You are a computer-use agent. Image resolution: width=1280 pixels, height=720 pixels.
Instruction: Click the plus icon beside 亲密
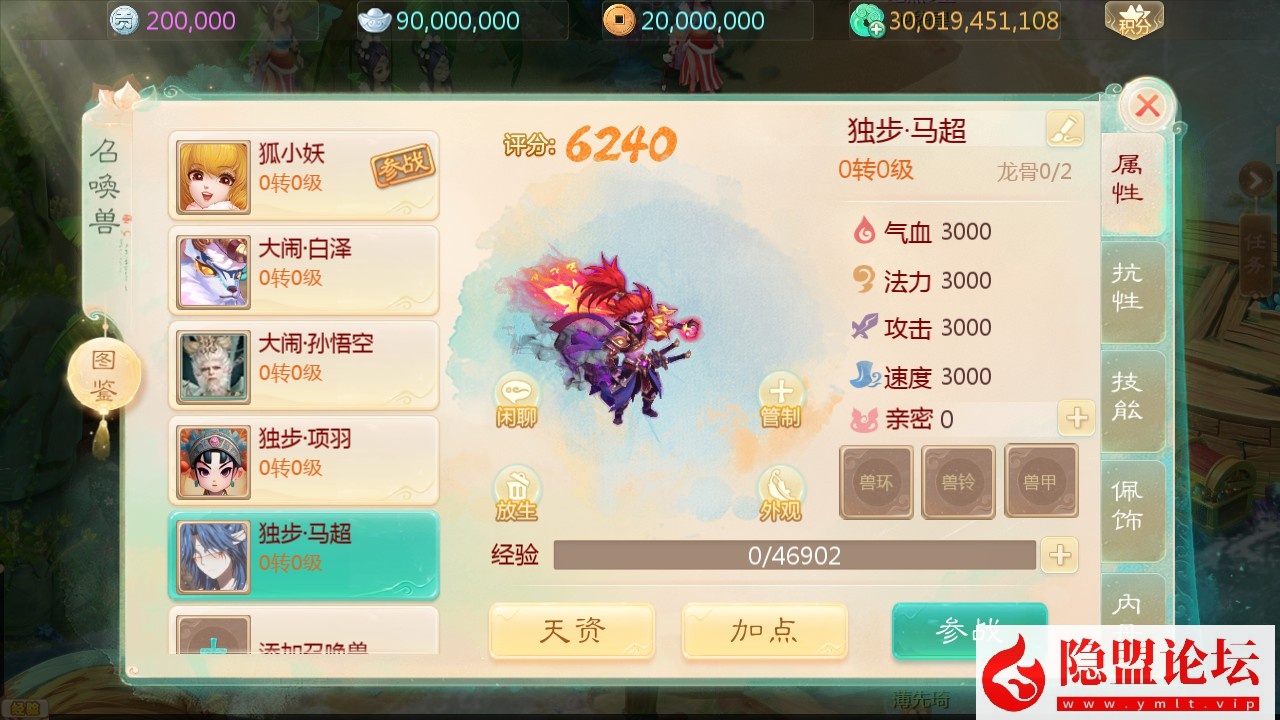click(x=1076, y=420)
